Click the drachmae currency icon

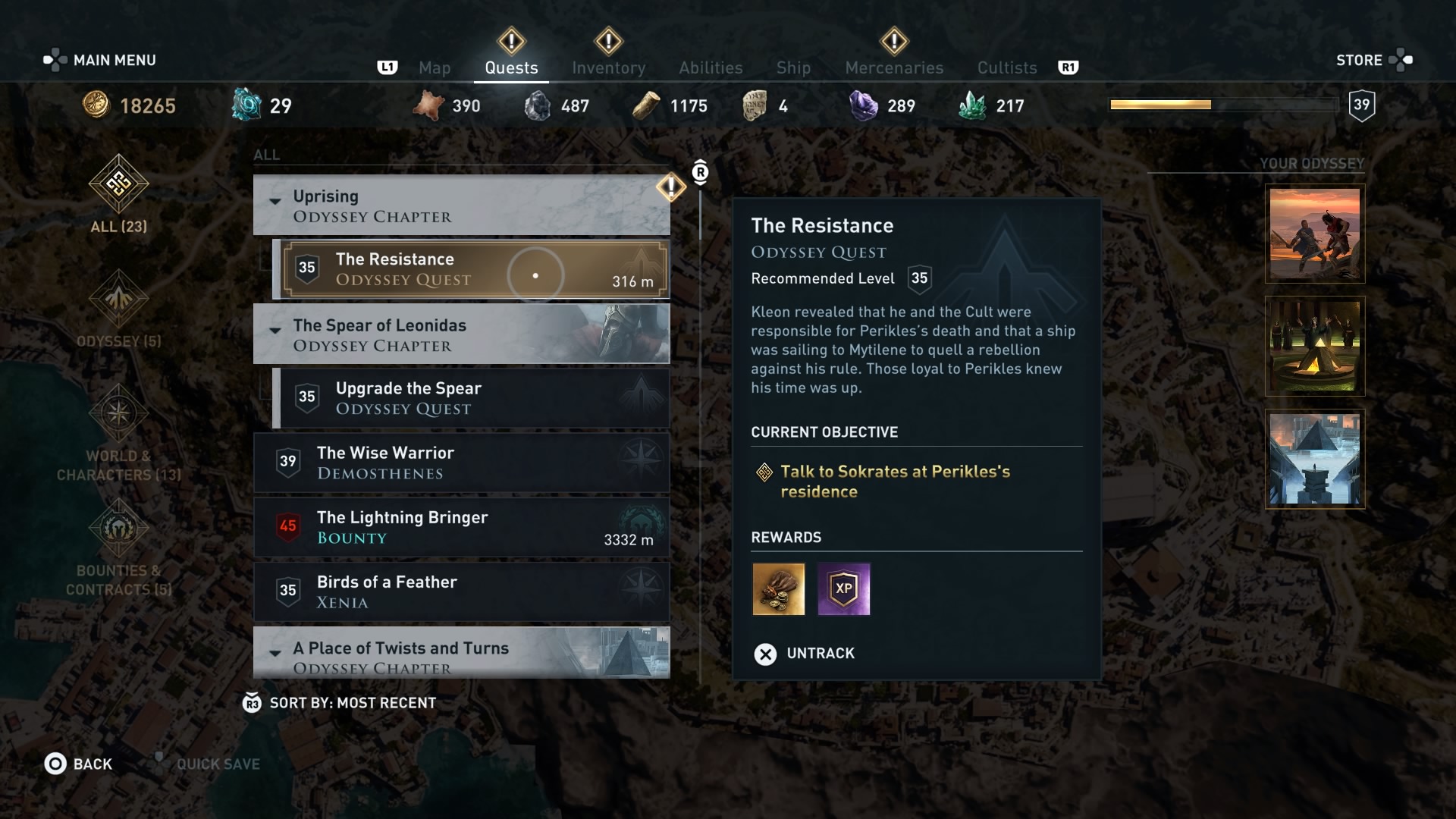tap(96, 105)
